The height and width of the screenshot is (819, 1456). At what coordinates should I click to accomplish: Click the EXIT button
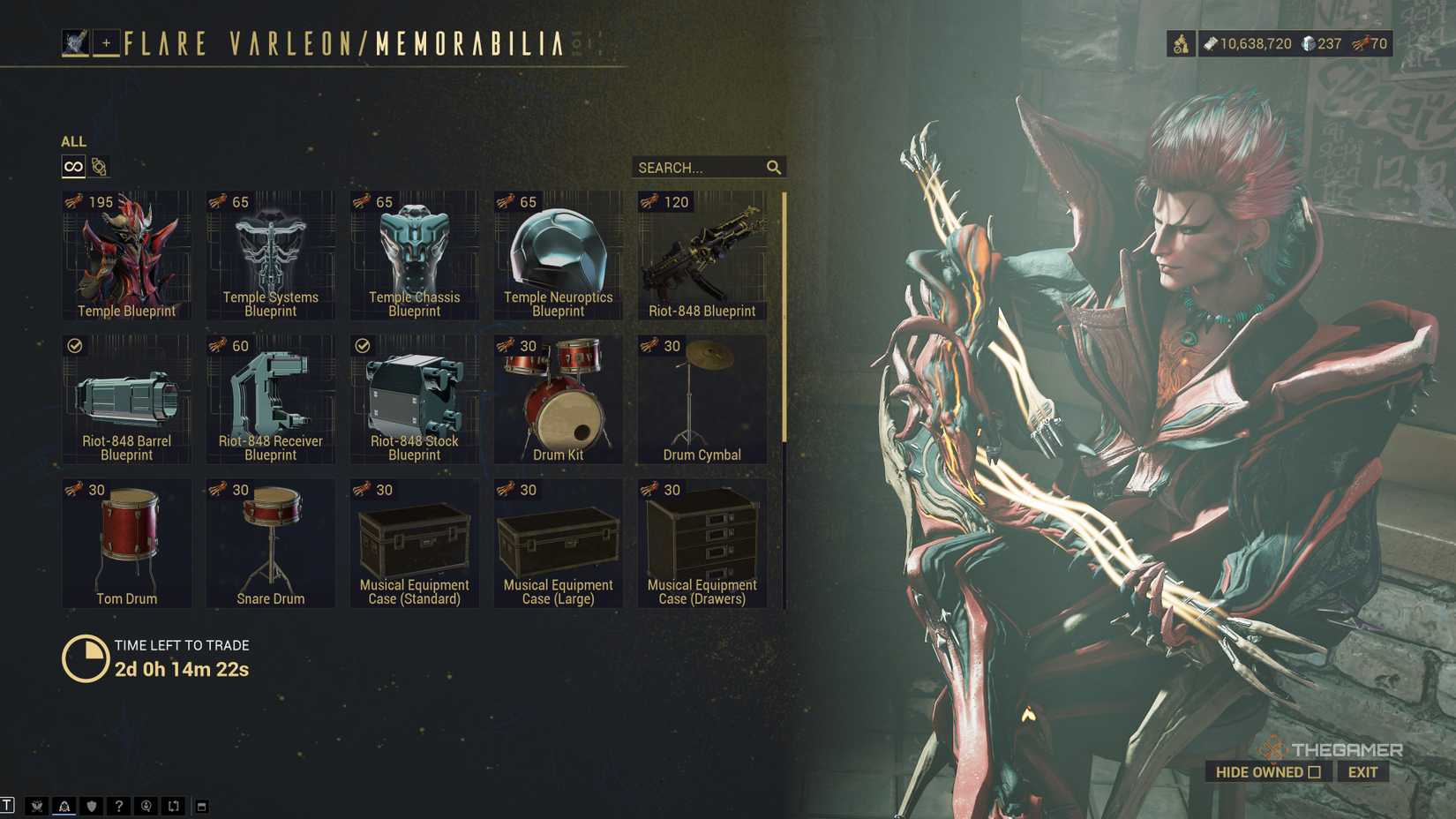(1363, 771)
